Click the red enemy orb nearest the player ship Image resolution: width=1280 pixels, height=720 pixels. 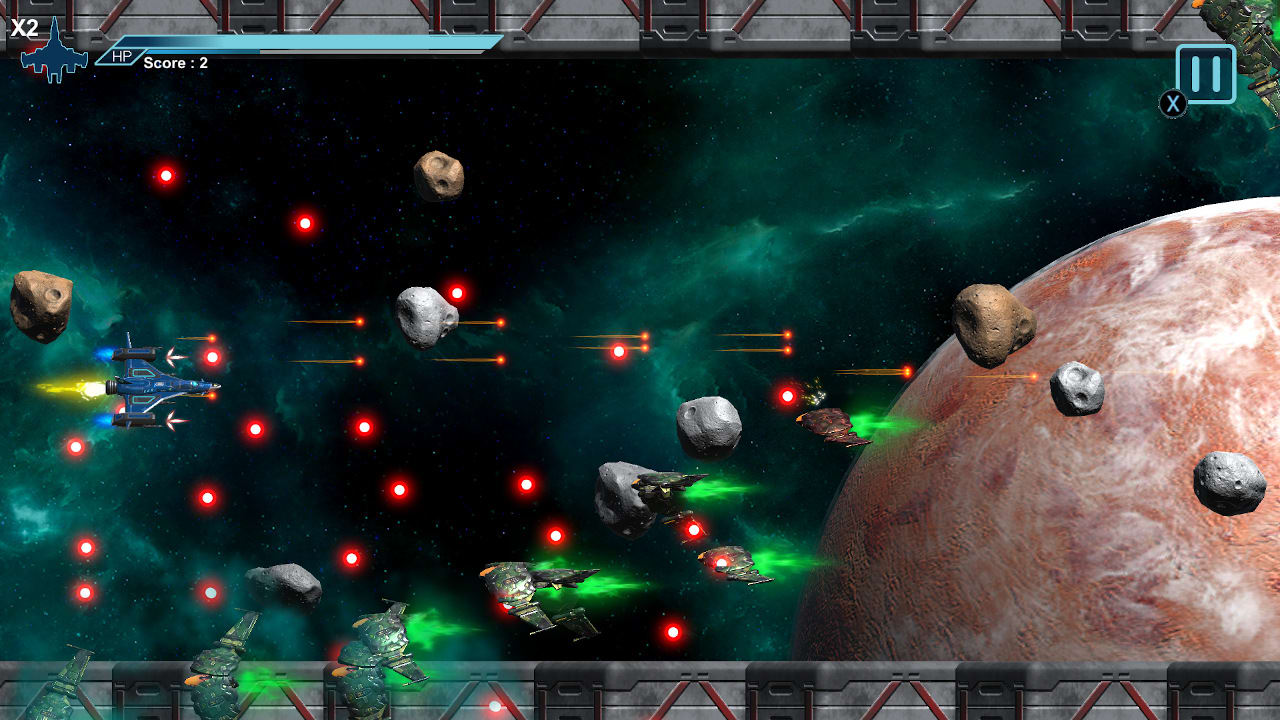(211, 356)
